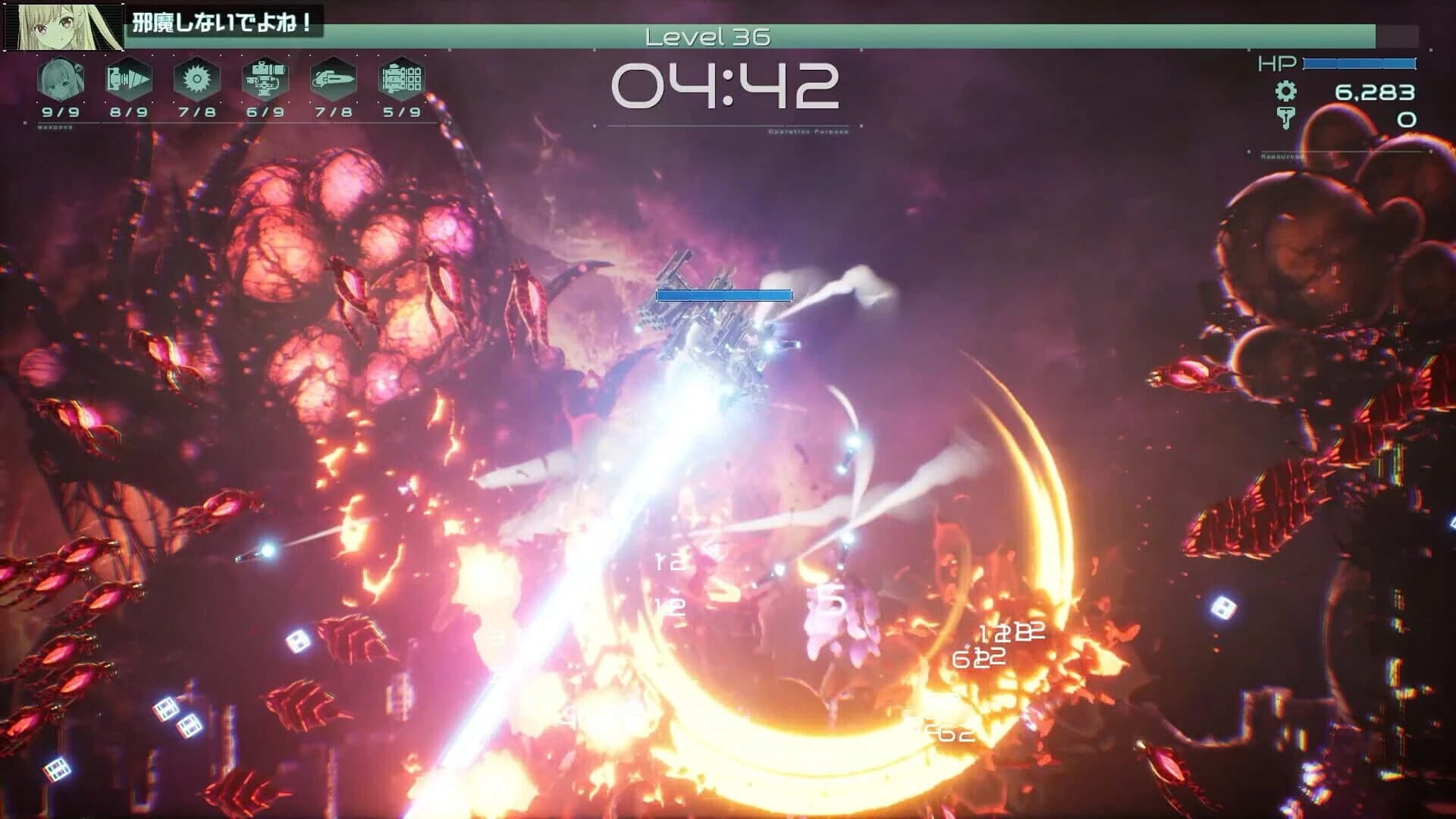This screenshot has width=1456, height=819.
Task: Click the Operation Purpose label under the timer
Action: 806,130
